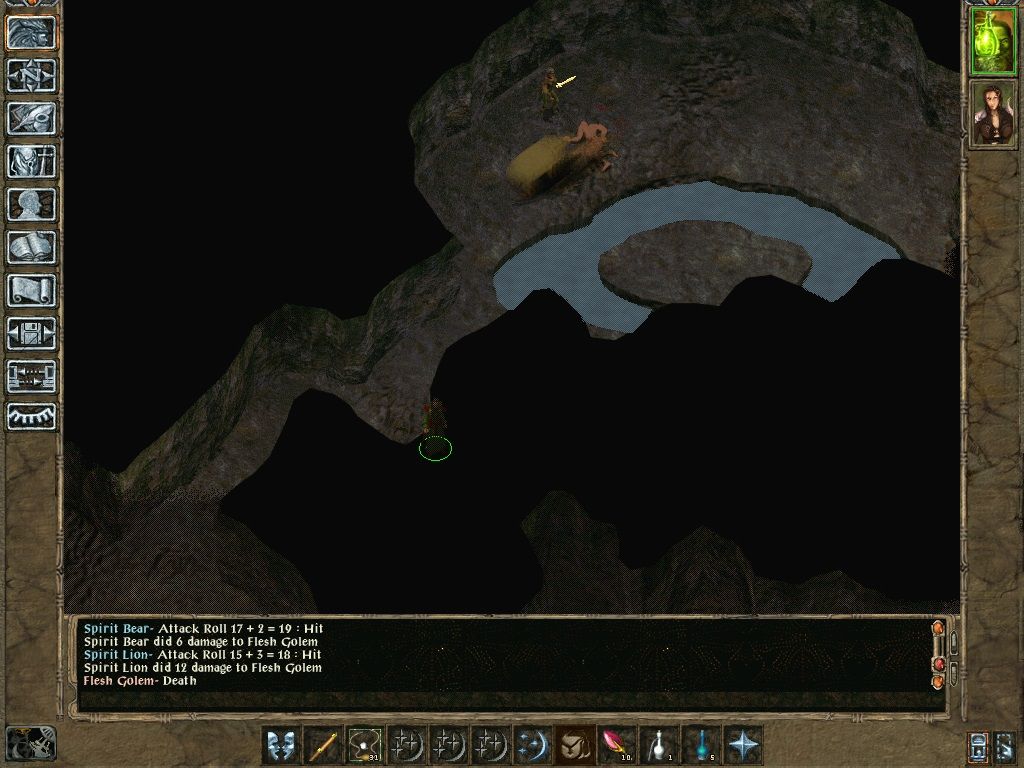Return to game via the face sidebar button
The image size is (1024, 768).
point(31,32)
